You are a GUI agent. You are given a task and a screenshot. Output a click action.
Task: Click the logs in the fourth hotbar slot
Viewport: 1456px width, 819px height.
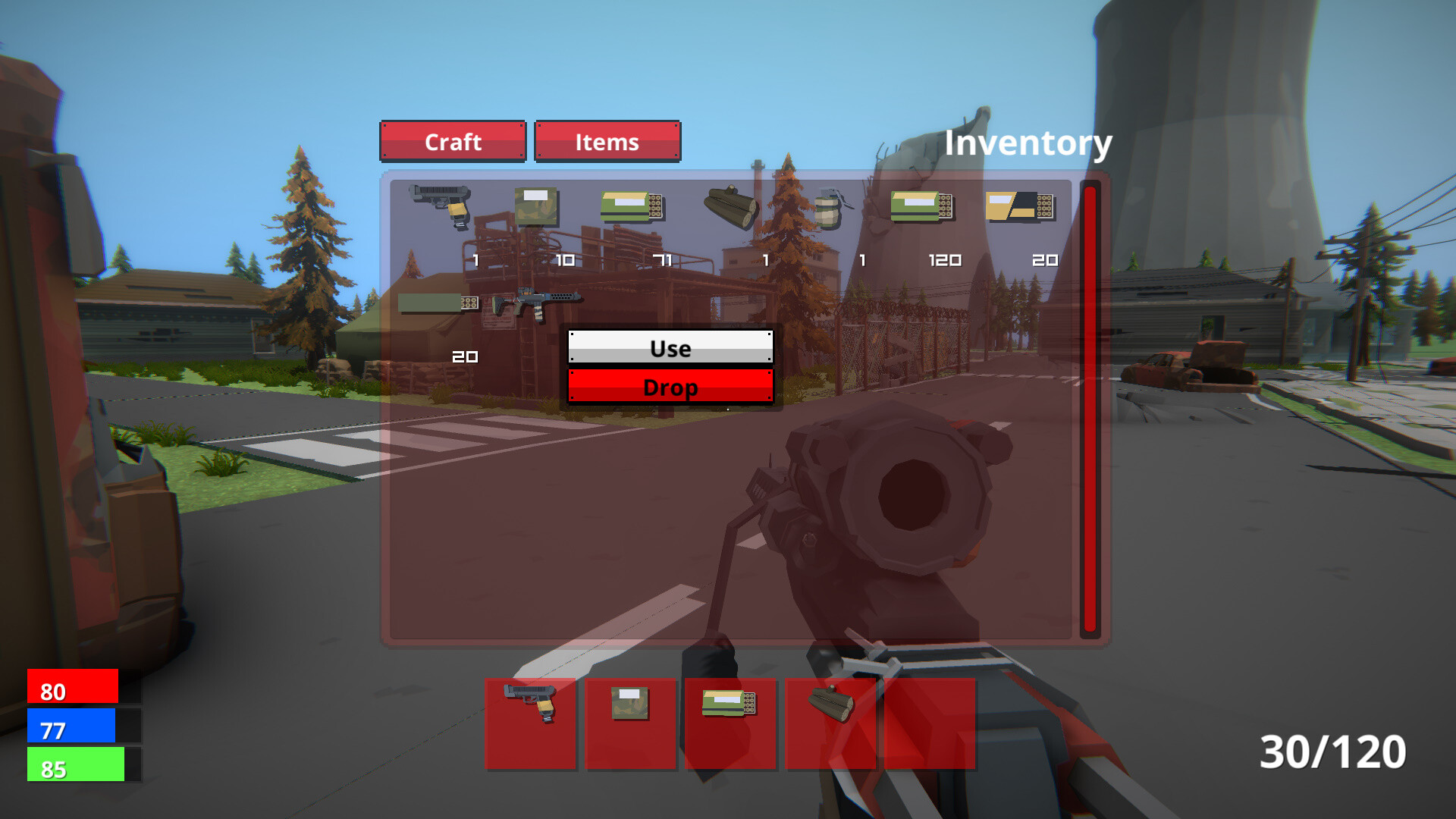(x=830, y=723)
